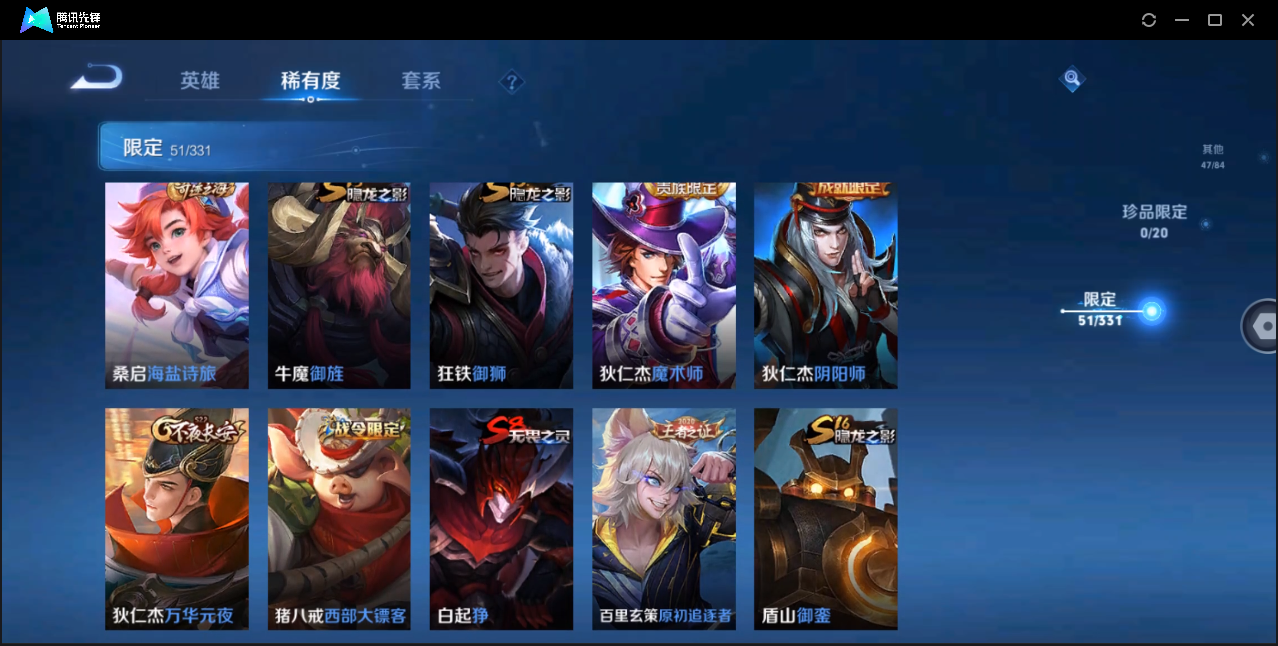
Task: Choose the 牛魔 御旌 skin card
Action: pos(339,285)
